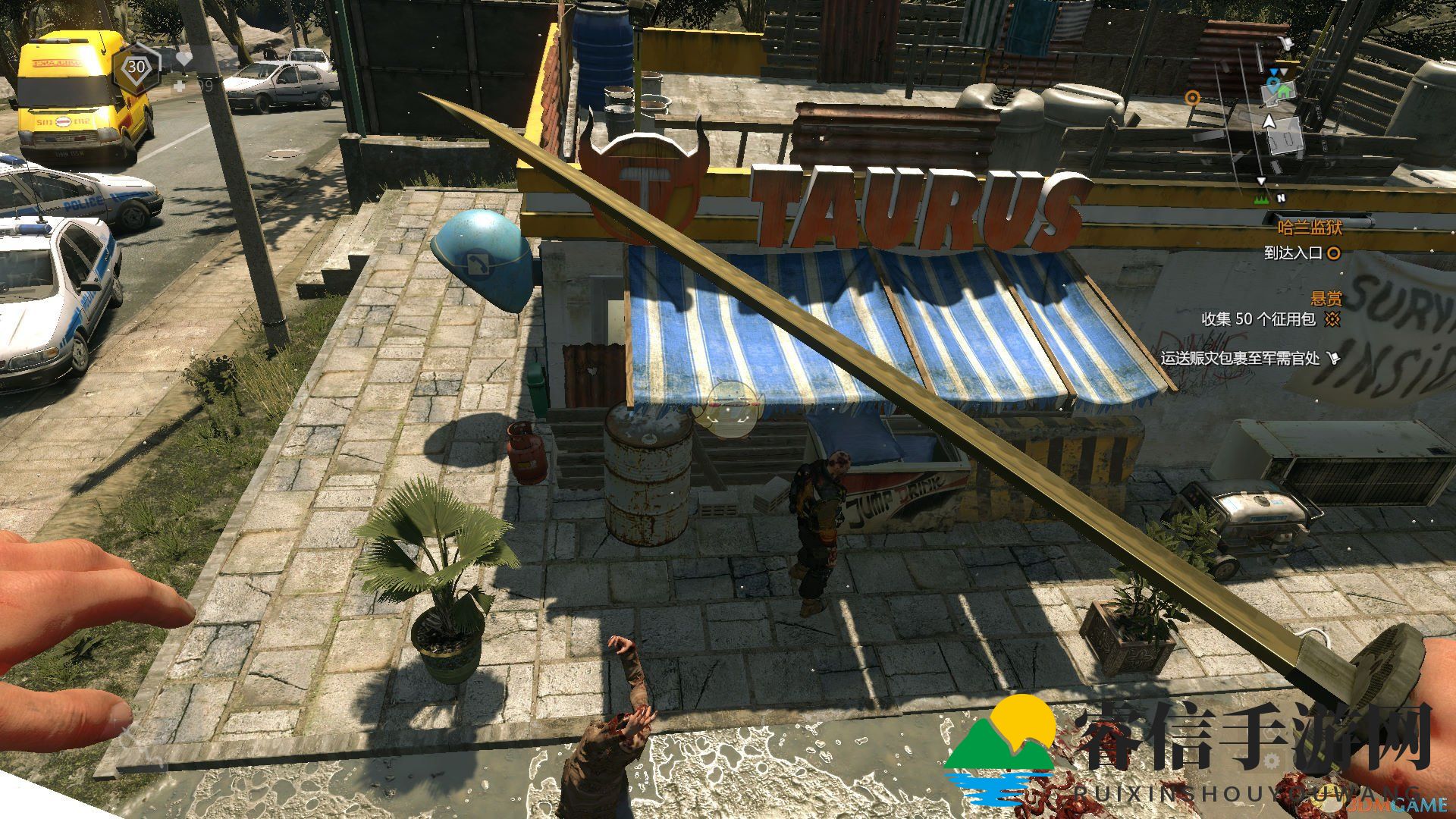Screen dimensions: 1456x819
Task: Click the 悬赏 bounty header
Action: (1326, 299)
